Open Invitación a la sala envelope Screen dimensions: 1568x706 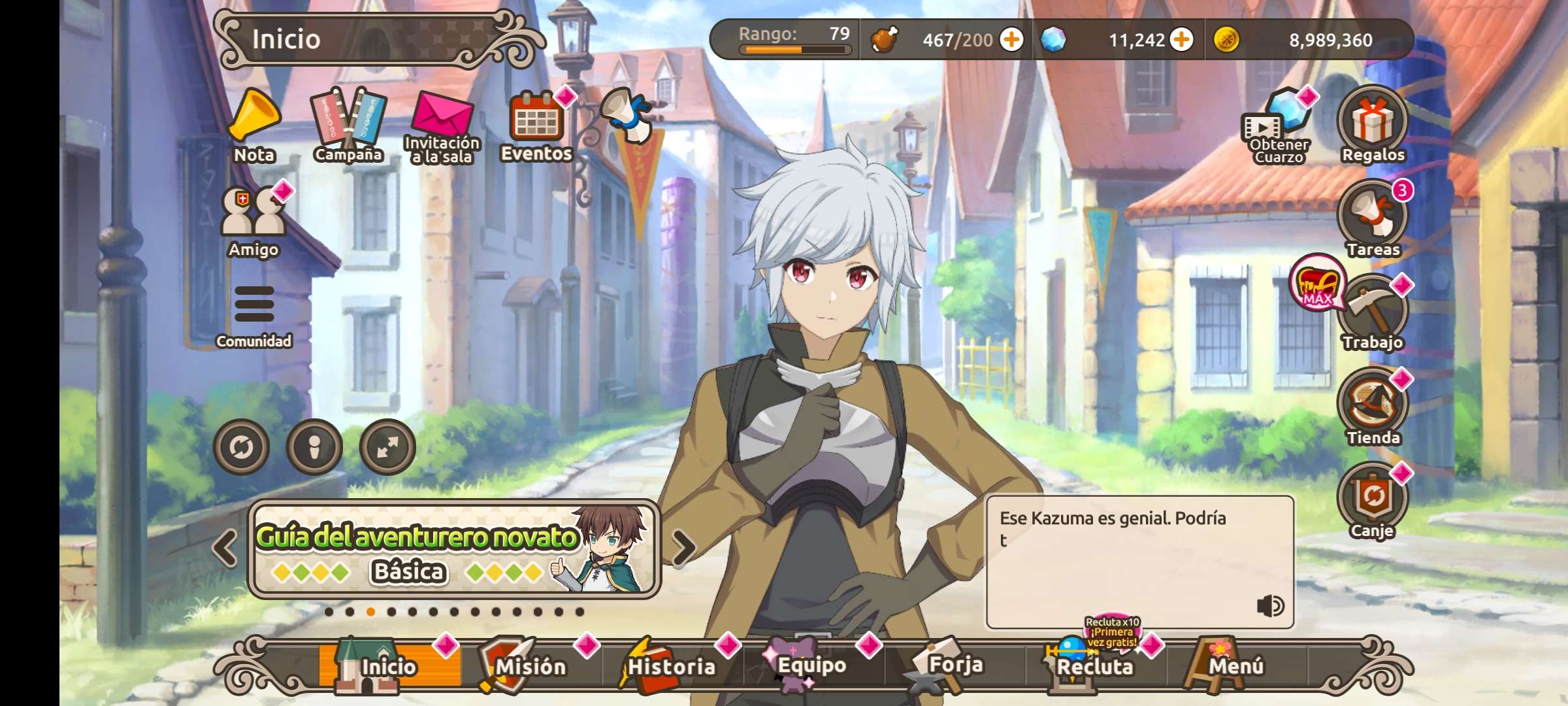tap(442, 126)
